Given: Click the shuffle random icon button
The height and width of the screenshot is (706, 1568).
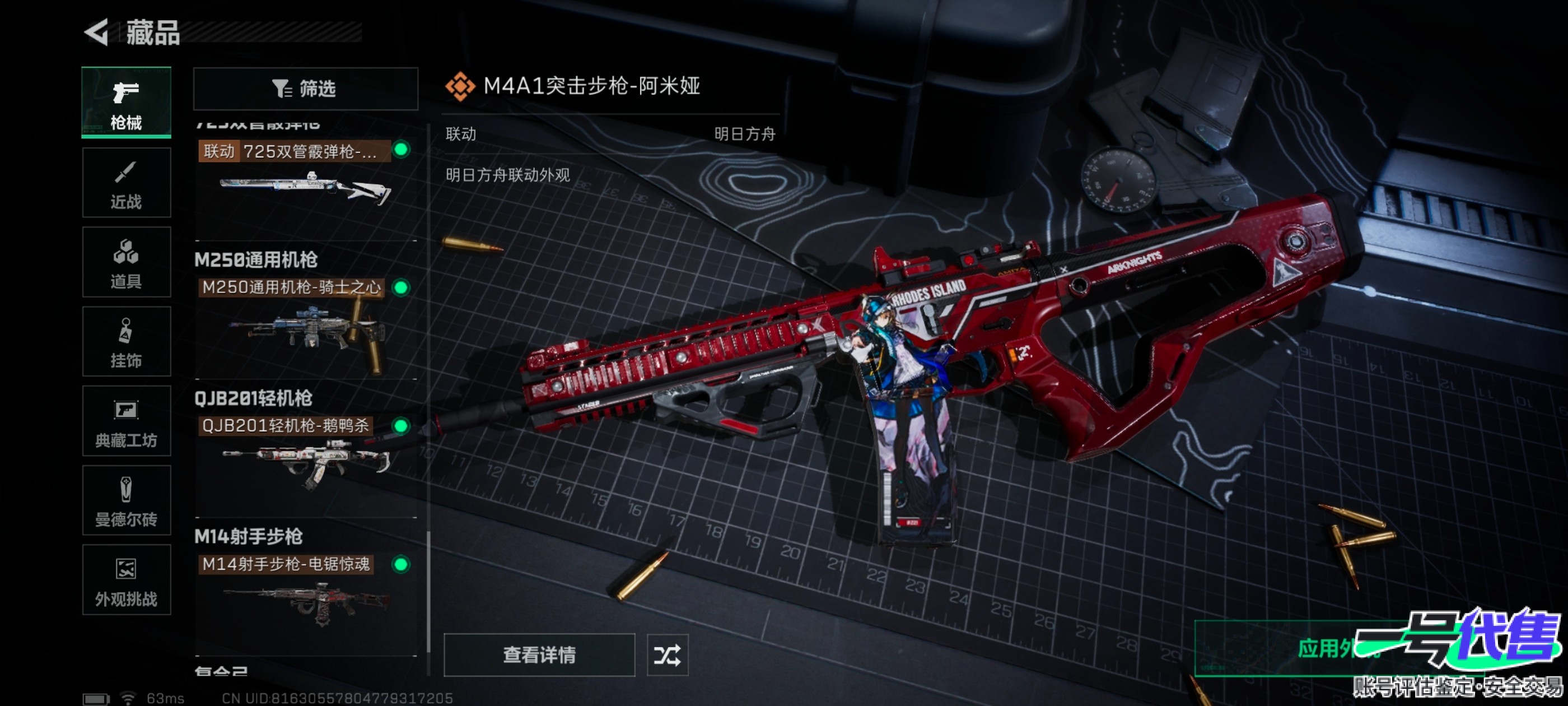Looking at the screenshot, I should click(667, 655).
